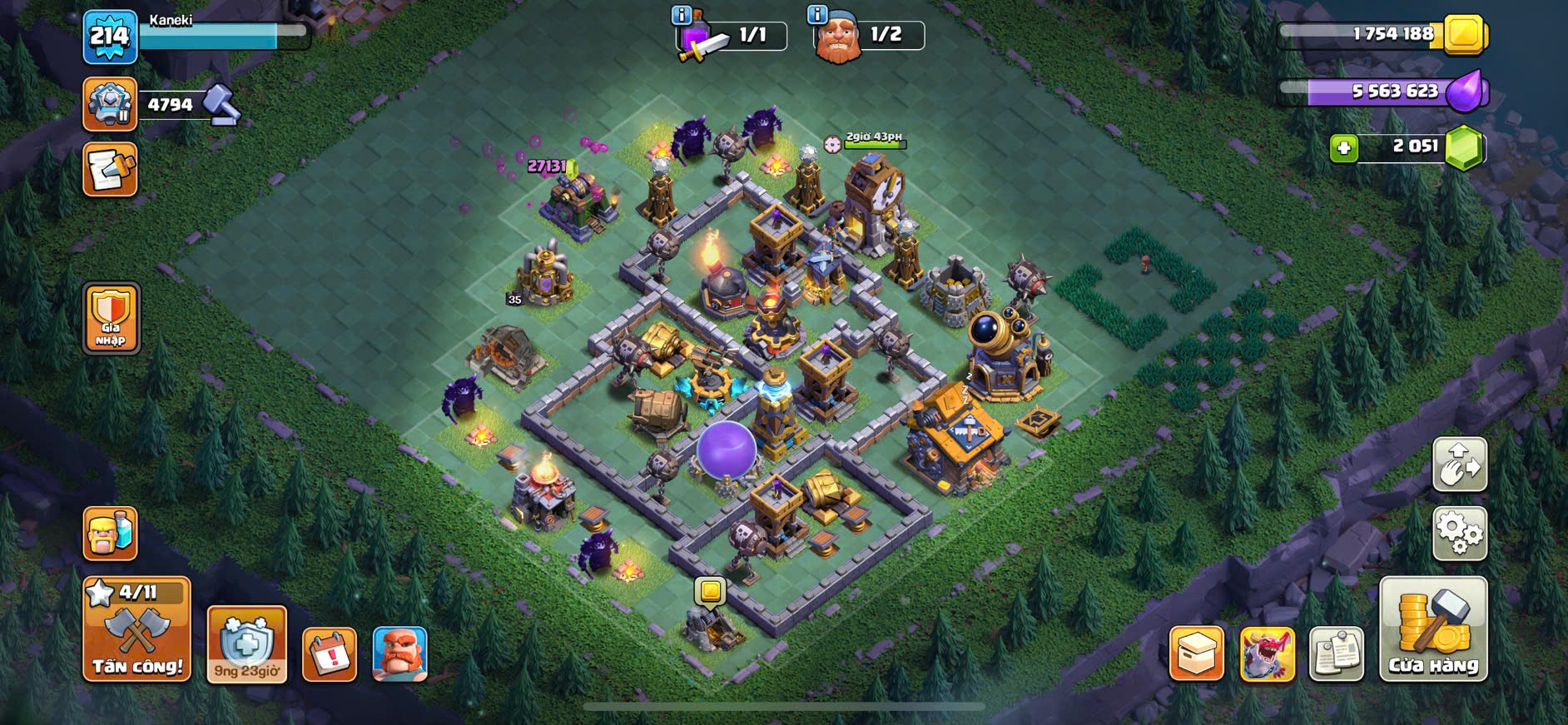The height and width of the screenshot is (725, 1568).
Task: Open the 9ng 23giờ shield event button
Action: [246, 644]
